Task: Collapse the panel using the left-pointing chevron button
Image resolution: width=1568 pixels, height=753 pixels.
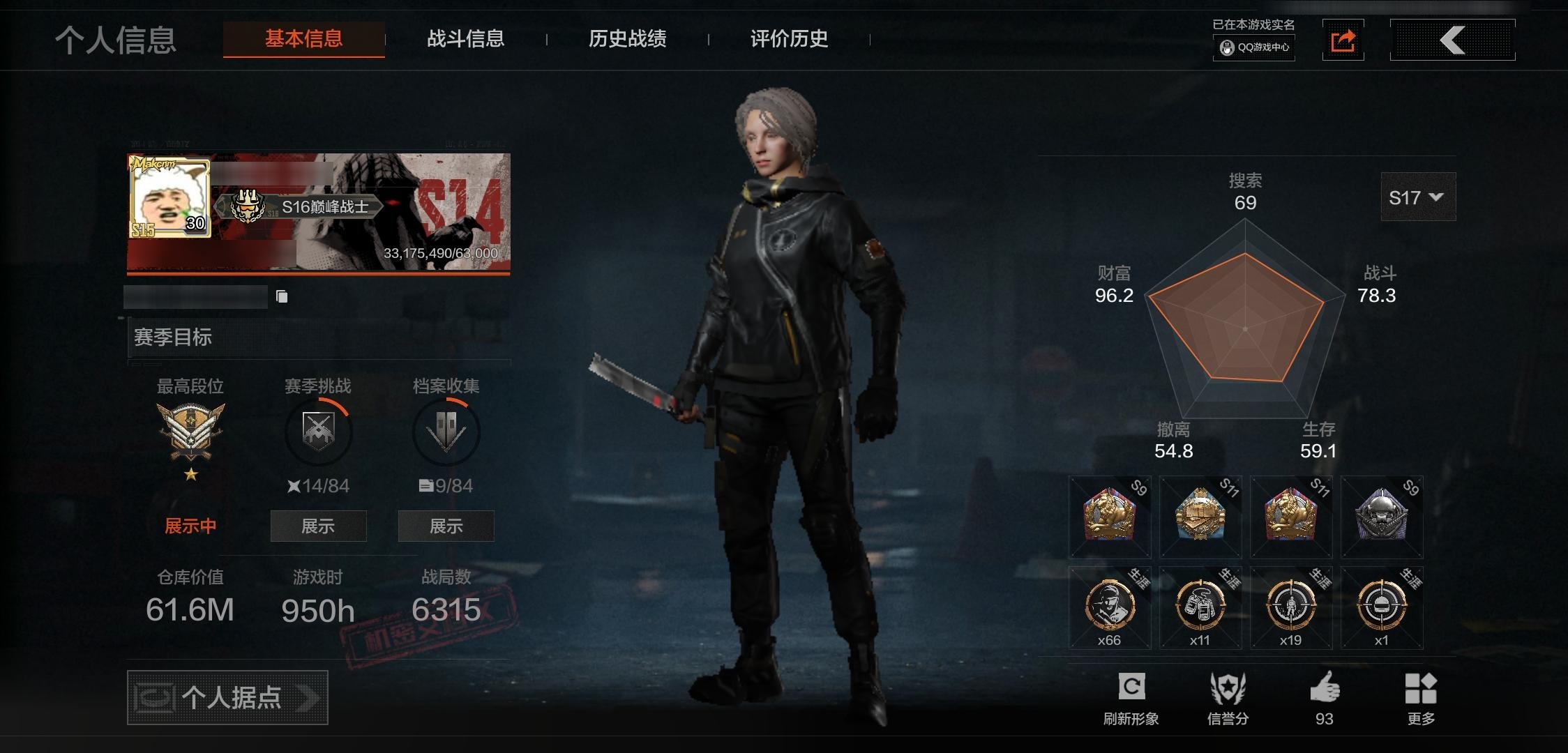Action: [x=1452, y=40]
